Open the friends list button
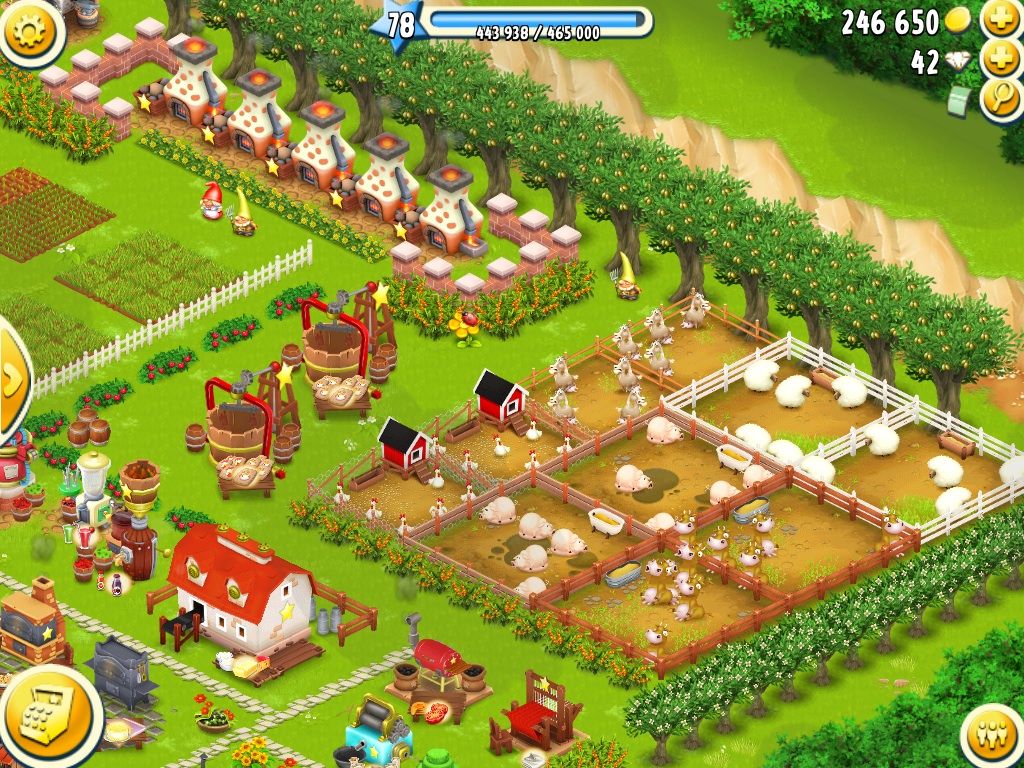Screen dimensions: 1024x768 point(994,738)
